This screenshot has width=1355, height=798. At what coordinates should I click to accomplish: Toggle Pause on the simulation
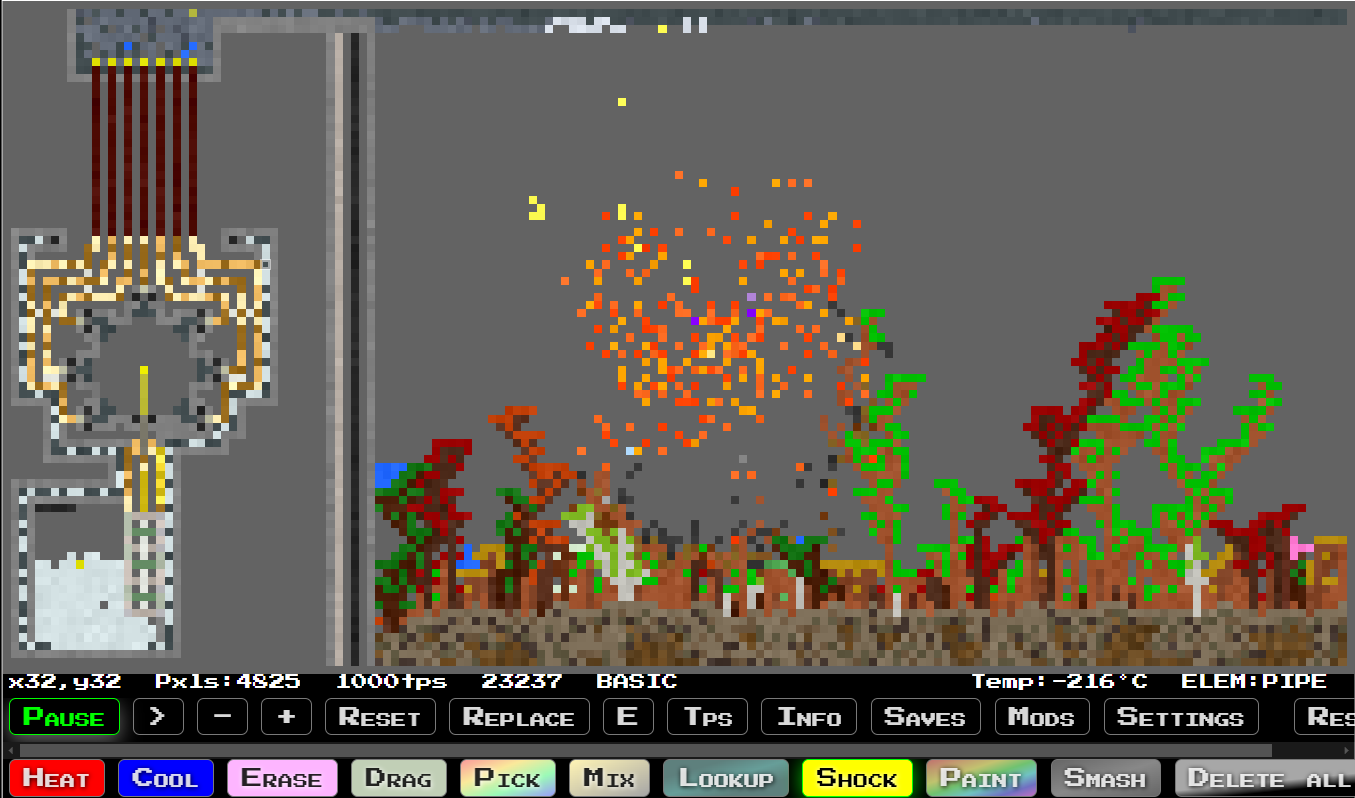point(64,716)
